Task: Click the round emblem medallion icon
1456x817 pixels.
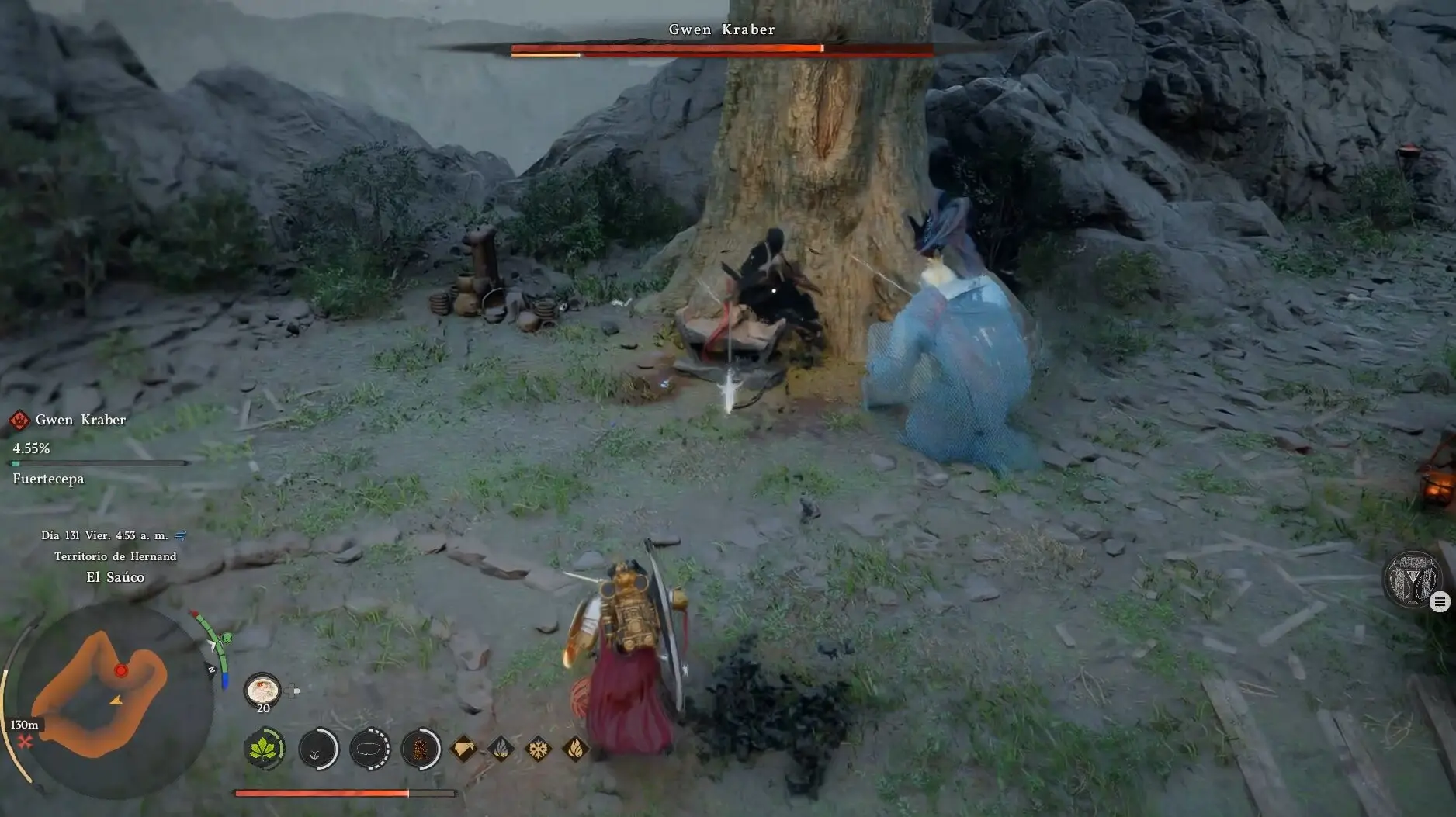Action: pos(1411,578)
